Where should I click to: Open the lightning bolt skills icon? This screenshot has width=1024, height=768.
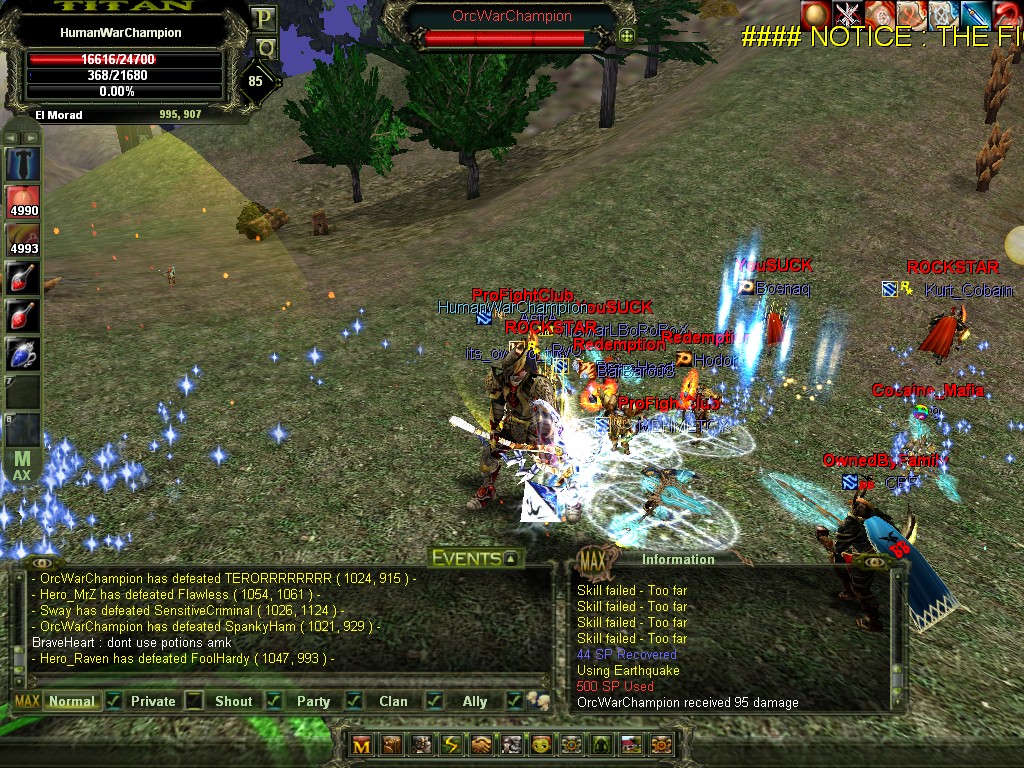coord(452,745)
